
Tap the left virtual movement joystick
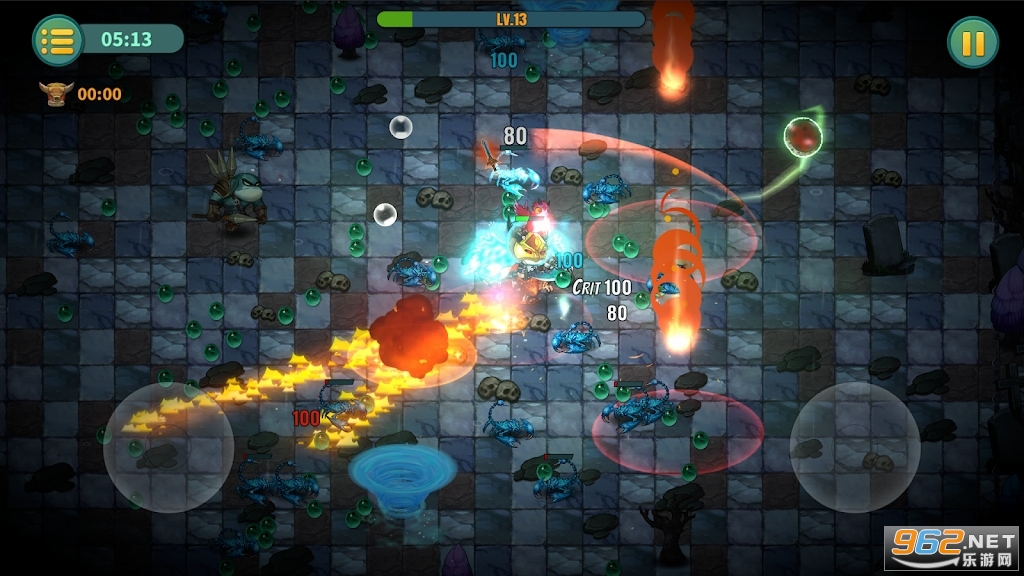point(168,447)
